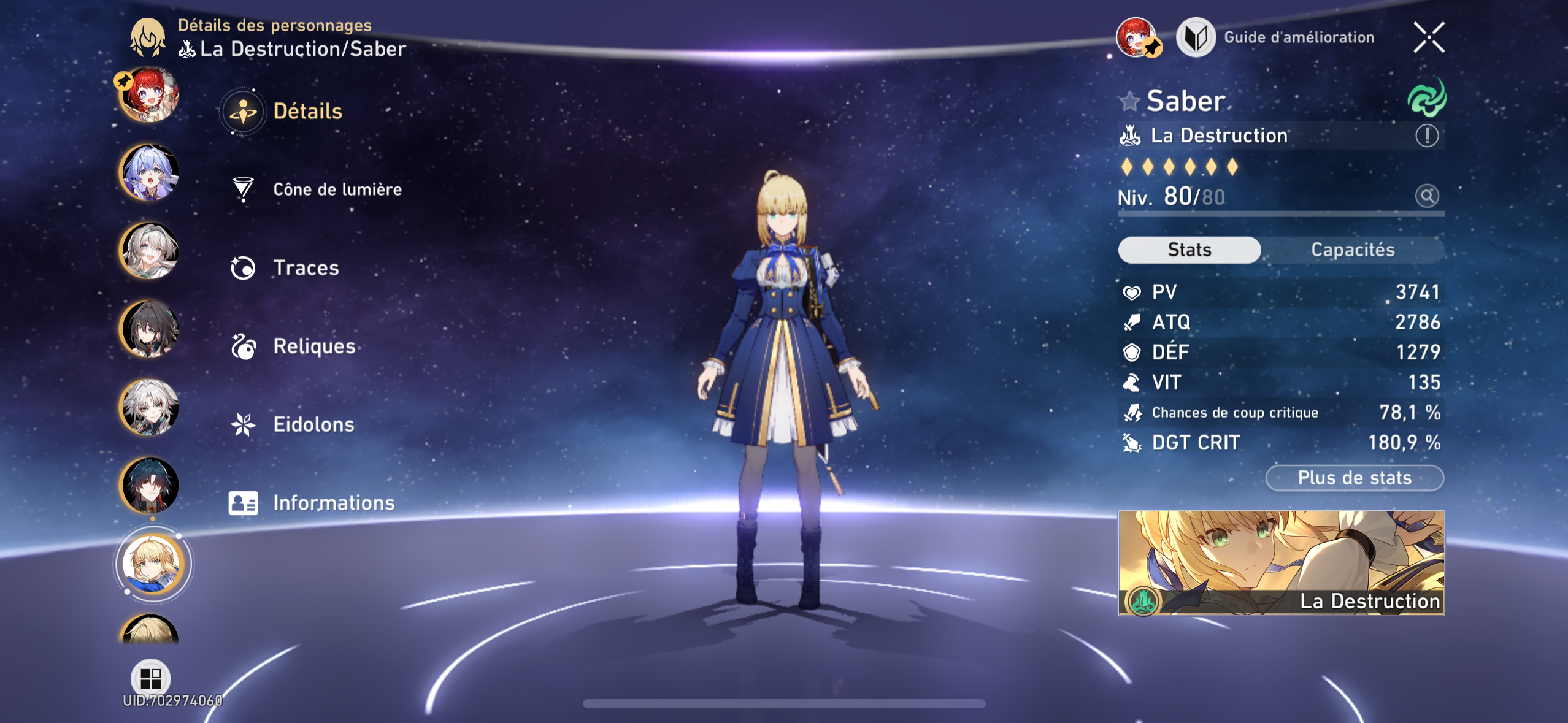Open the Cône de lumière section

coord(337,189)
